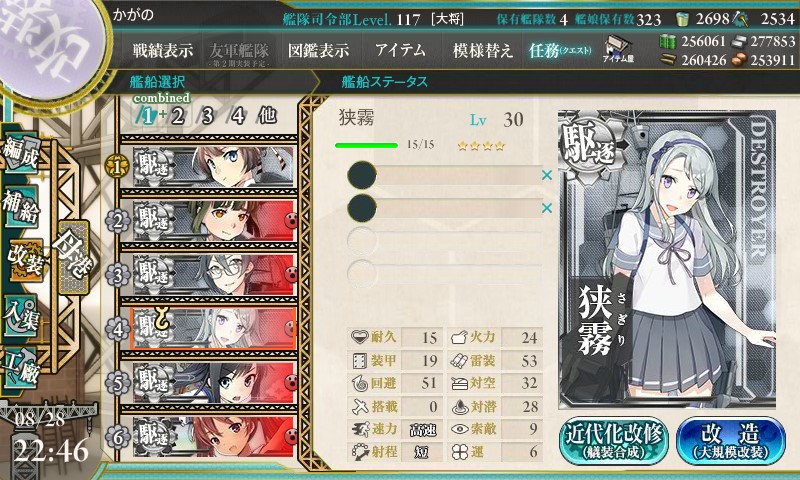The image size is (800, 480).
Task: Show 他 other ships tab
Action: tap(267, 115)
